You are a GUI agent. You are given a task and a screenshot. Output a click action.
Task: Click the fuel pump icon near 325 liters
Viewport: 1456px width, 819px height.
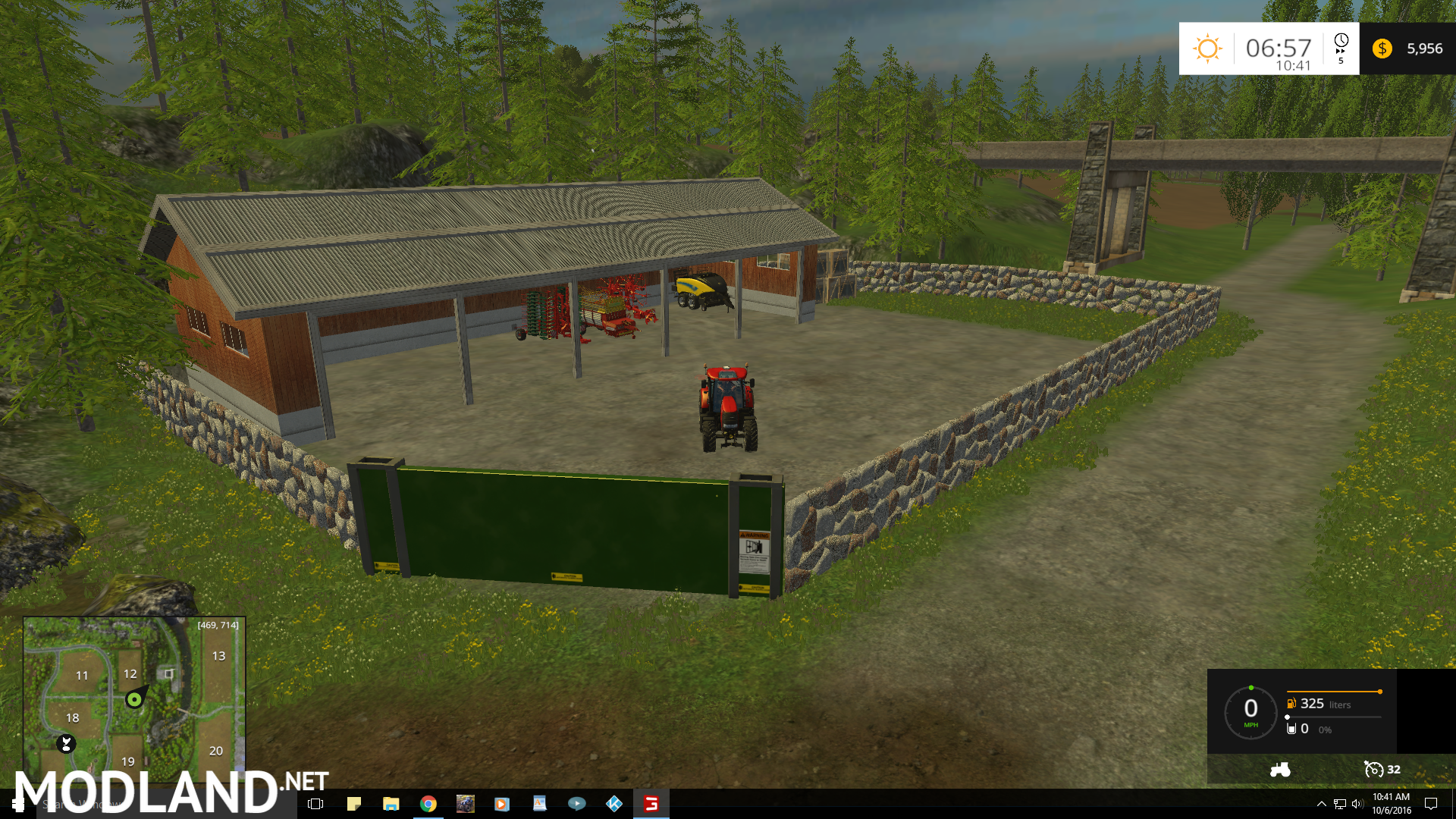pos(1291,704)
